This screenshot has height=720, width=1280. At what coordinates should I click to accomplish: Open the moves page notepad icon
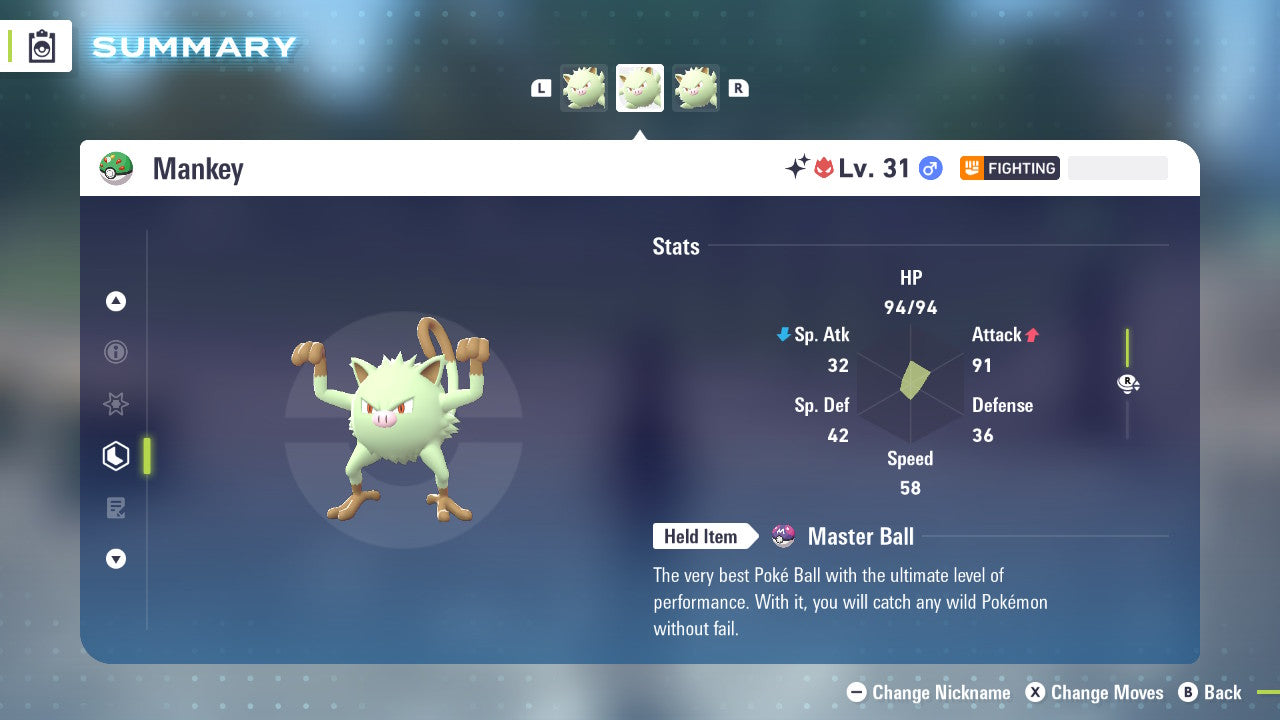[x=115, y=507]
